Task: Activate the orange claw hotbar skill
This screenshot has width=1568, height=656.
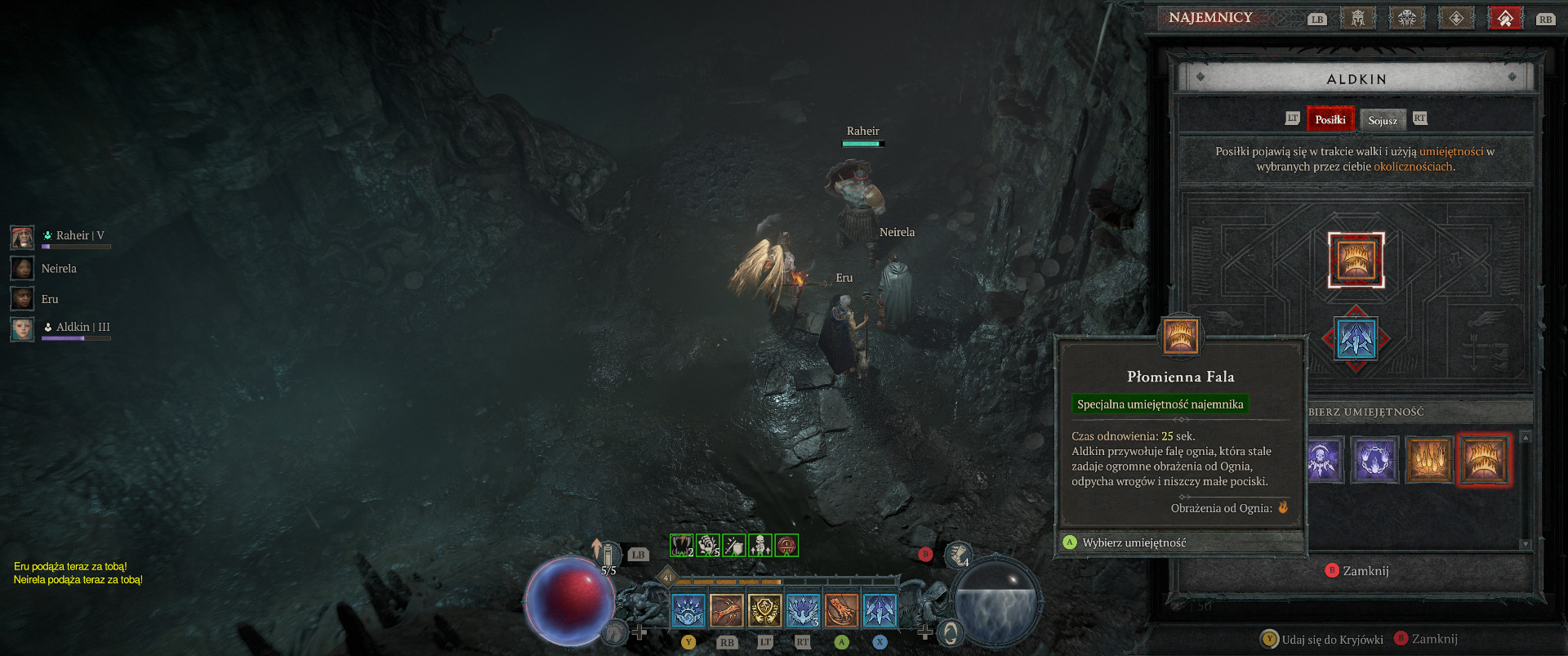Action: (840, 610)
